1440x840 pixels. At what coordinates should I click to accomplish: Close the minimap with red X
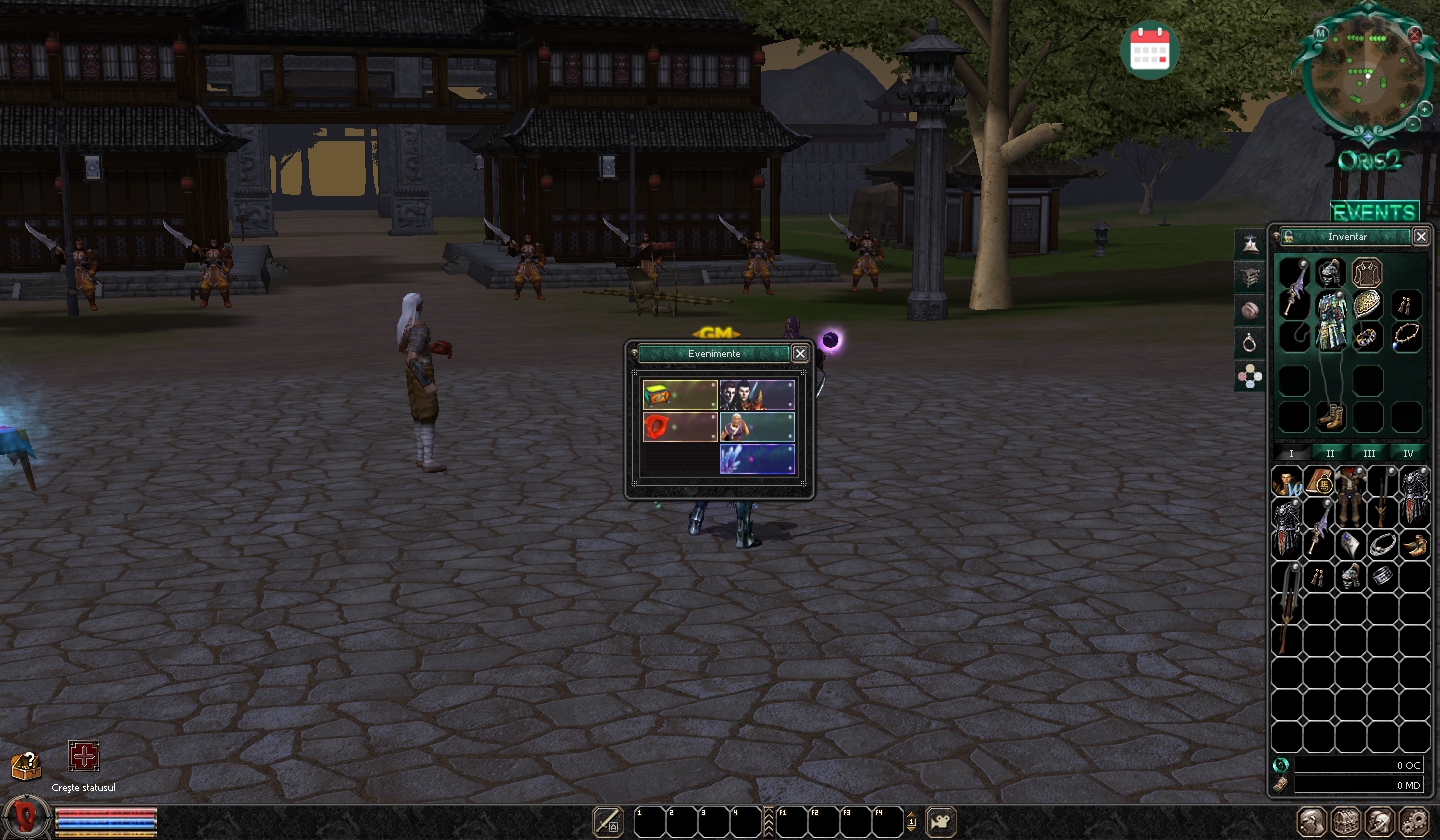pos(1415,34)
